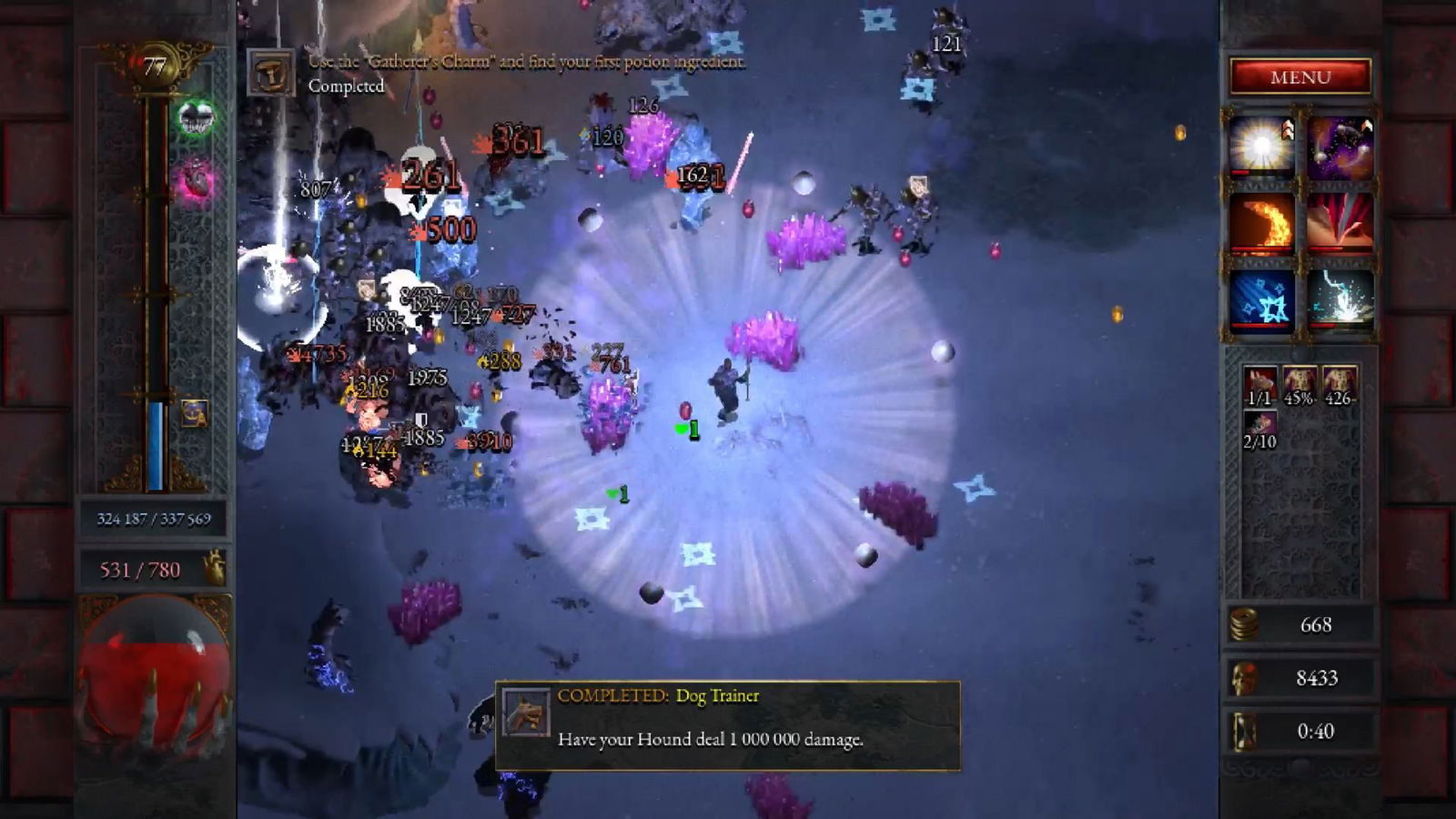Screen dimensions: 1456x819
Task: Click the level 77 badge
Action: click(155, 66)
